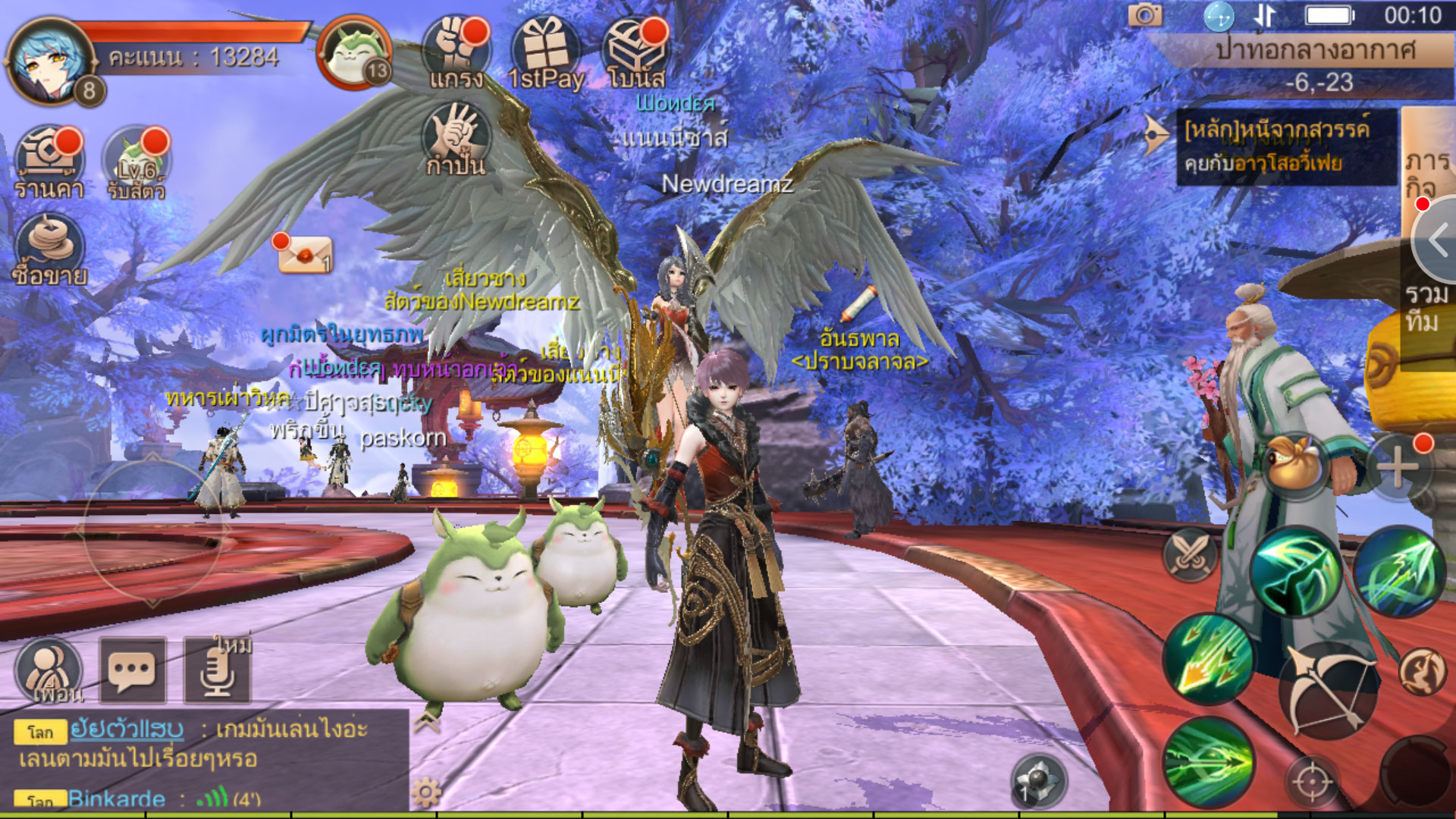
Task: Take a screenshot with the camera icon
Action: pos(1144,15)
